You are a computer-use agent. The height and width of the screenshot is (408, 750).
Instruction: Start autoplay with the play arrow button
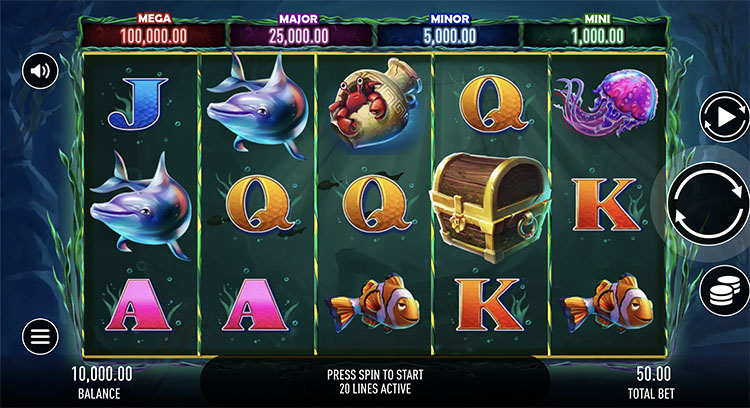click(724, 116)
